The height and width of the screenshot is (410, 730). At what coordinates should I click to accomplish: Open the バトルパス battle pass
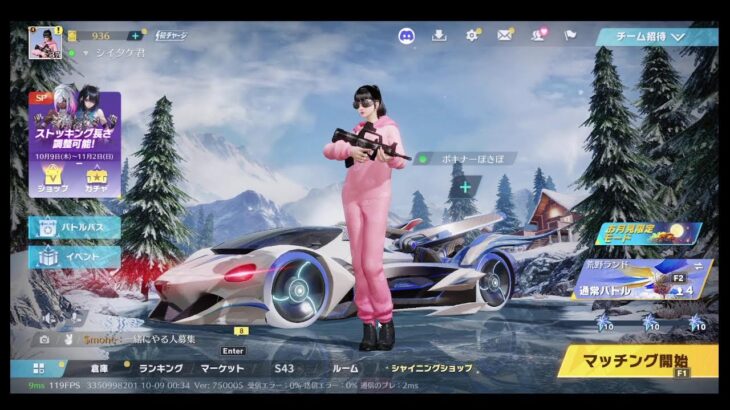point(75,227)
